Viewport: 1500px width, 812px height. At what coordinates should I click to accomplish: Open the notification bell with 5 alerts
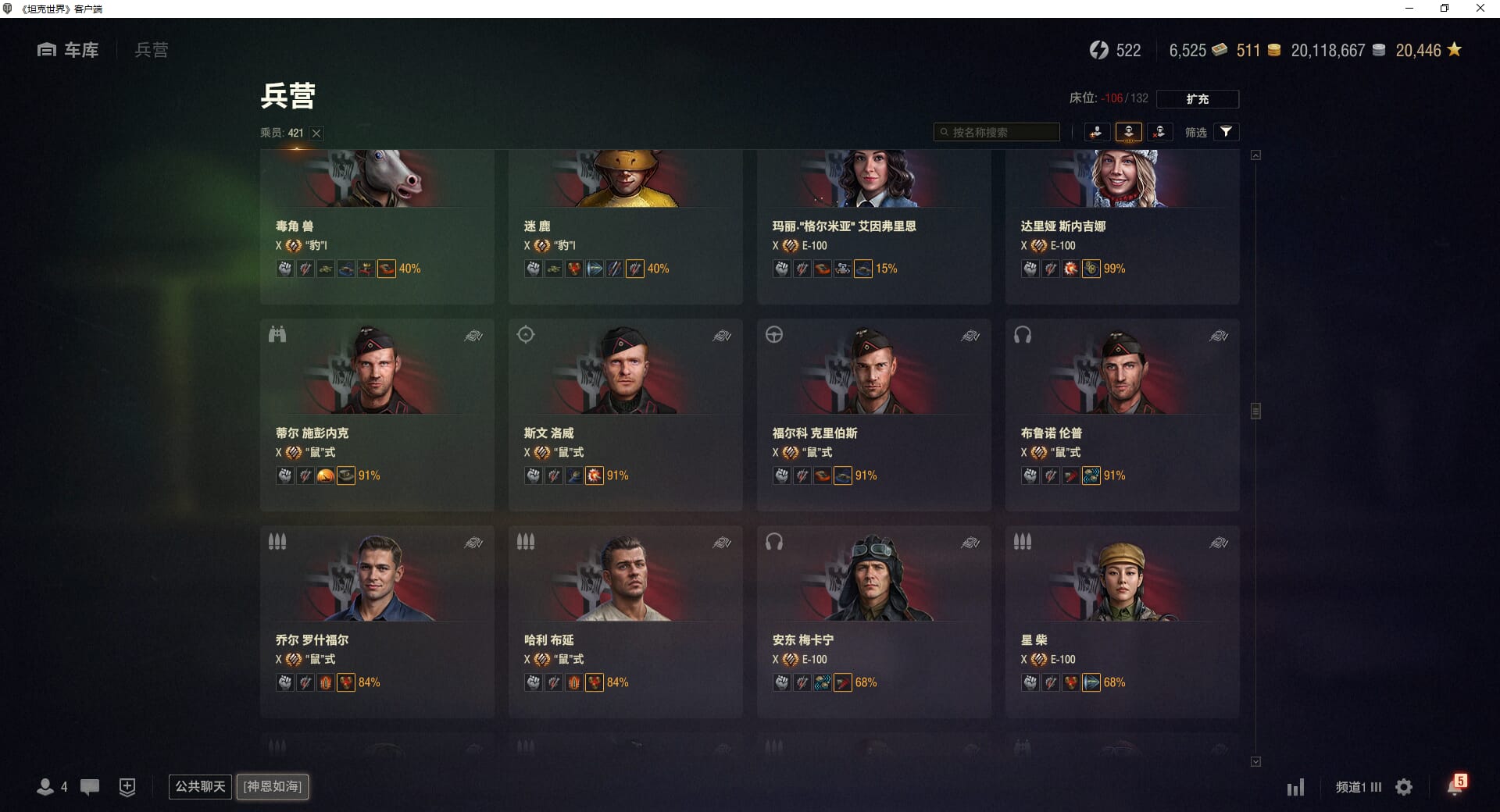coord(1455,785)
